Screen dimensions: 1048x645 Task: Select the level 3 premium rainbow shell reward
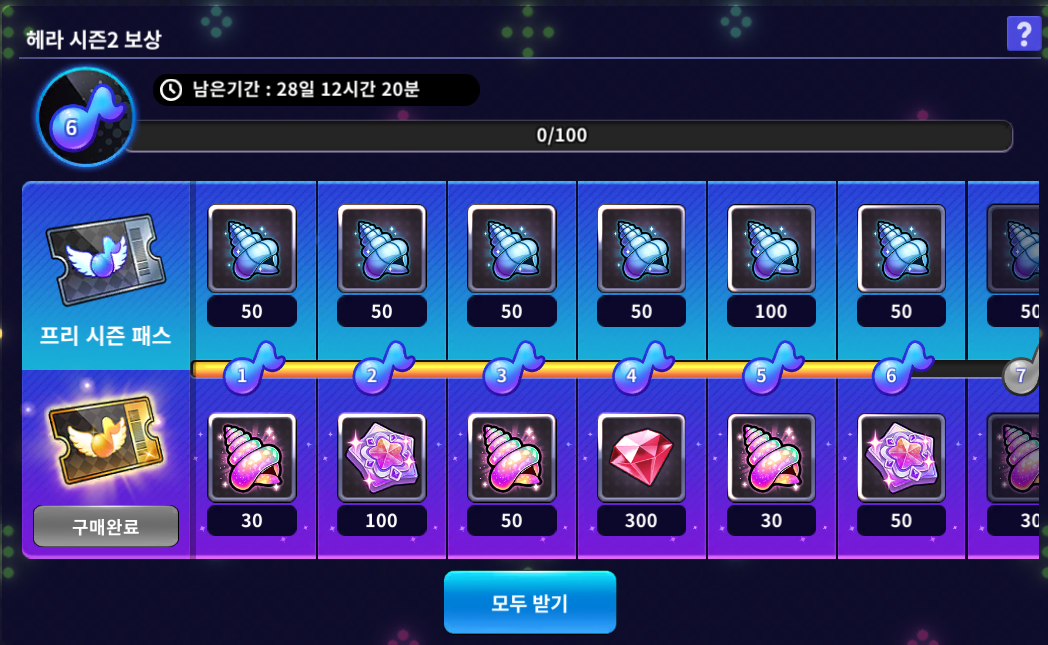[x=512, y=457]
